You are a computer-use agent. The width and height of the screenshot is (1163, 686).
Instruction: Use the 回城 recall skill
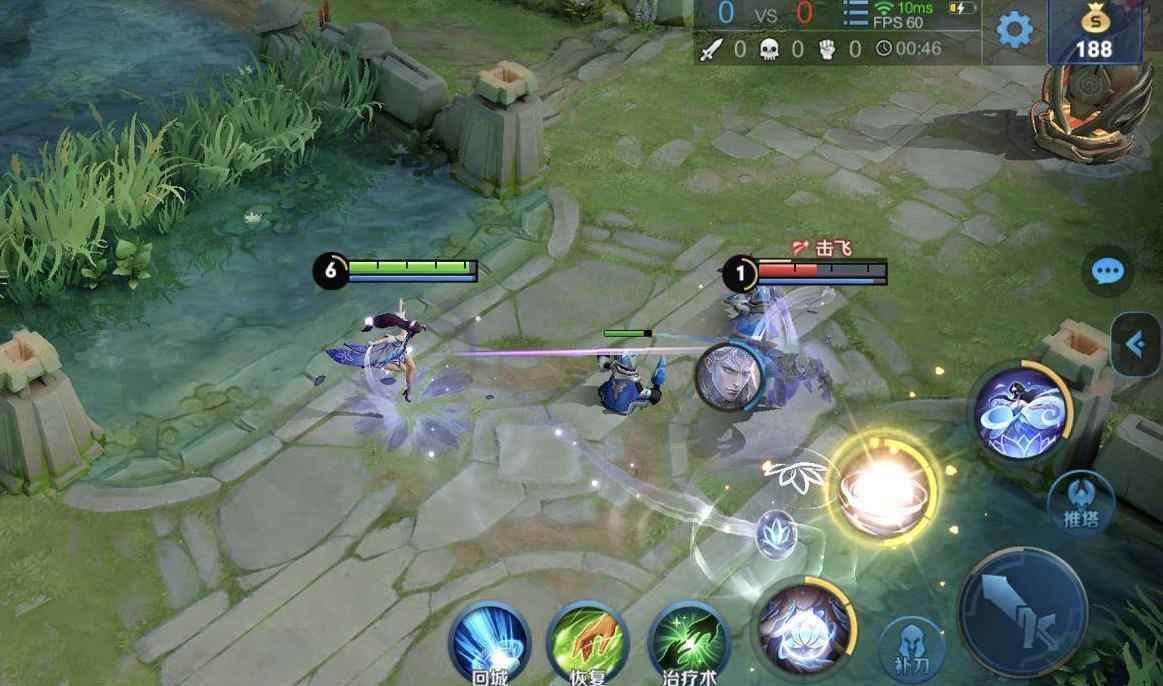(489, 640)
